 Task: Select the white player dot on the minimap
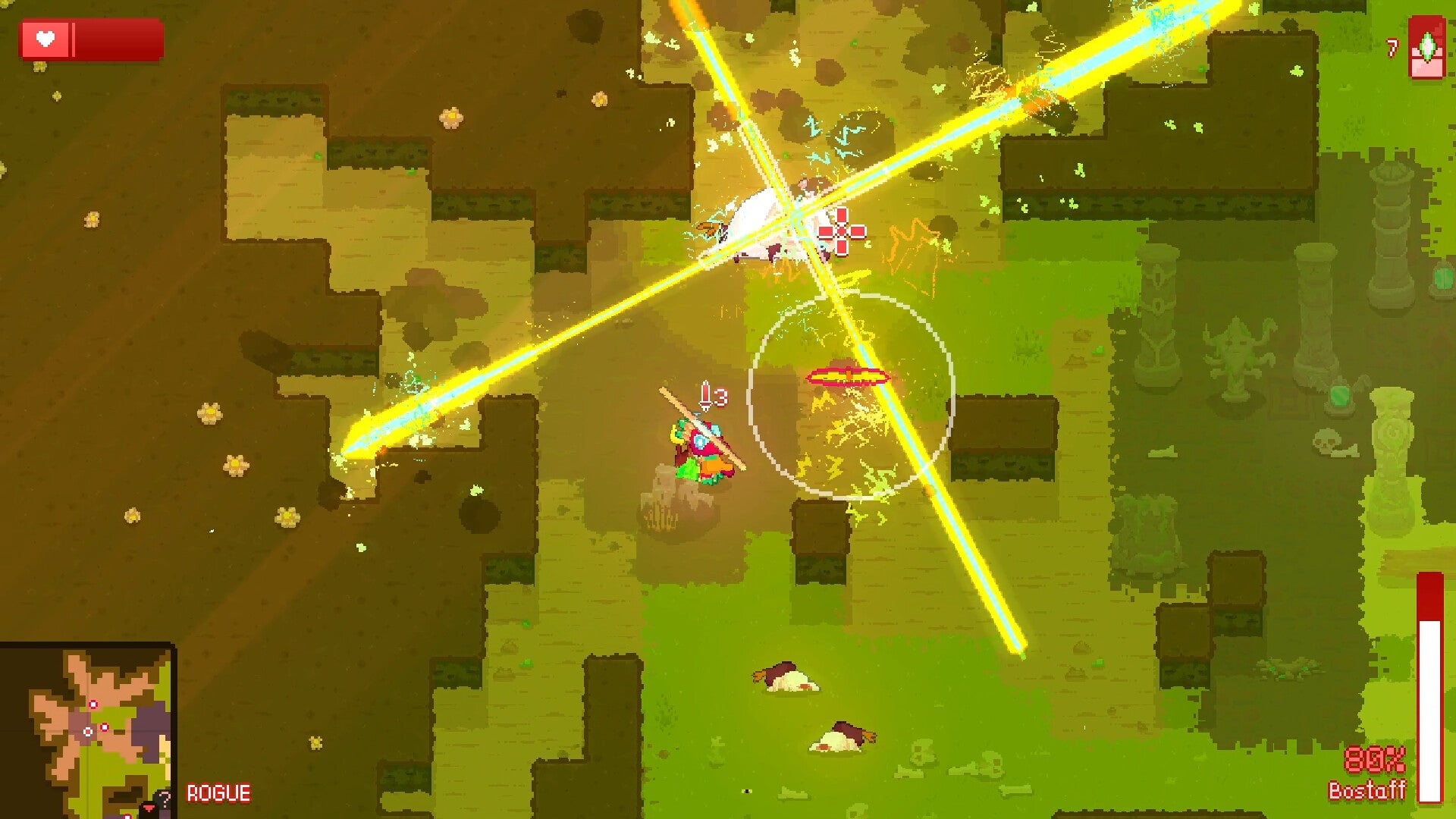coord(88,731)
